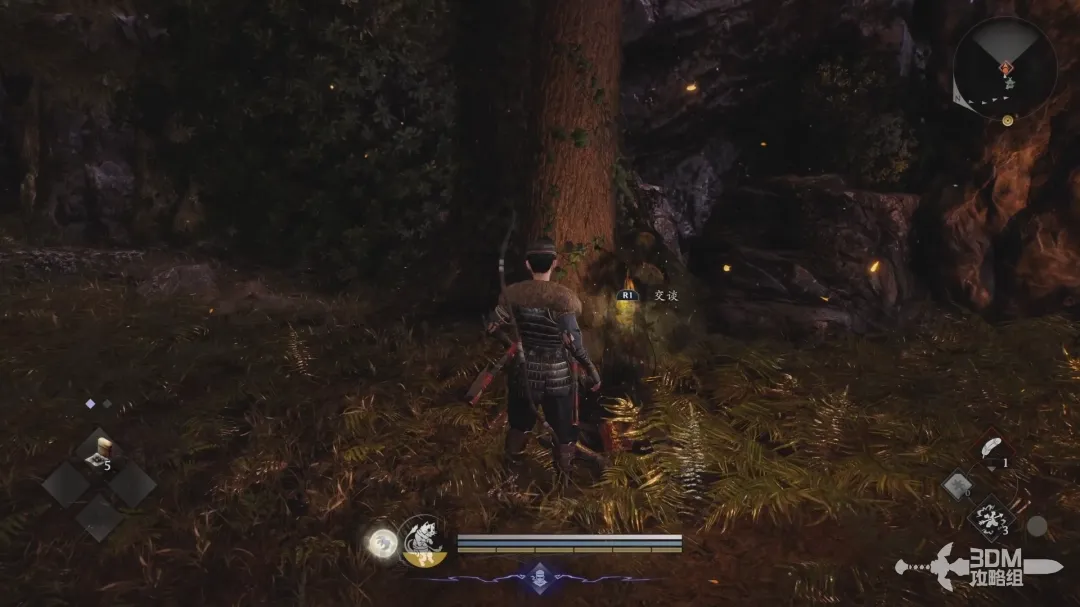Activate the arrow burst skill icon
The image size is (1080, 607).
coord(990,519)
